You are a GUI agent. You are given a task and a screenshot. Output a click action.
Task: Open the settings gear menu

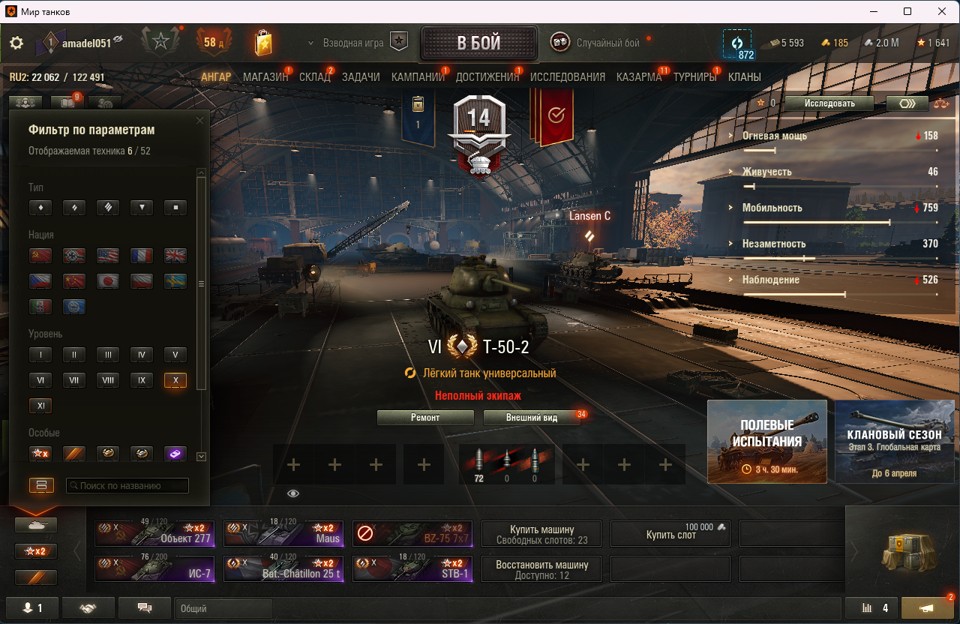point(16,43)
